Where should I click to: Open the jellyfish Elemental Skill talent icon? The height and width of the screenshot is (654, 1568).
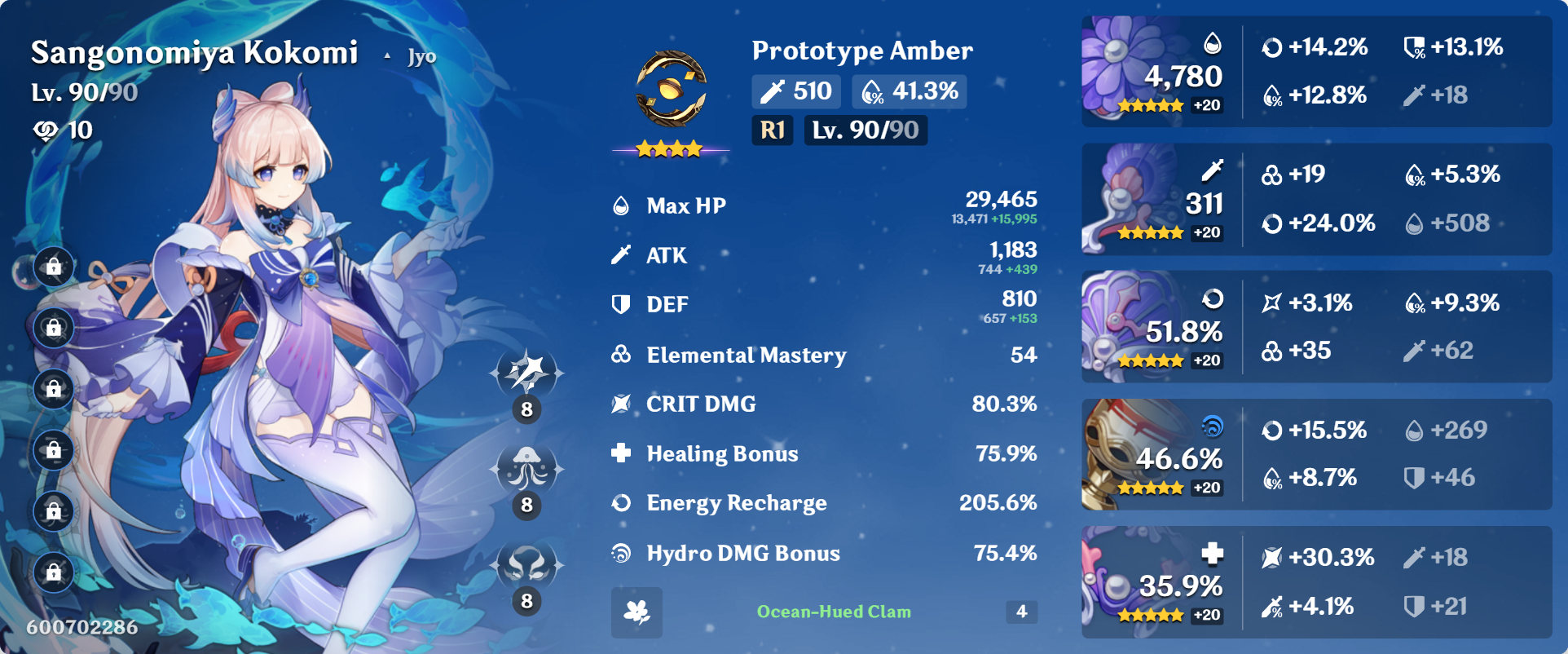coord(526,467)
